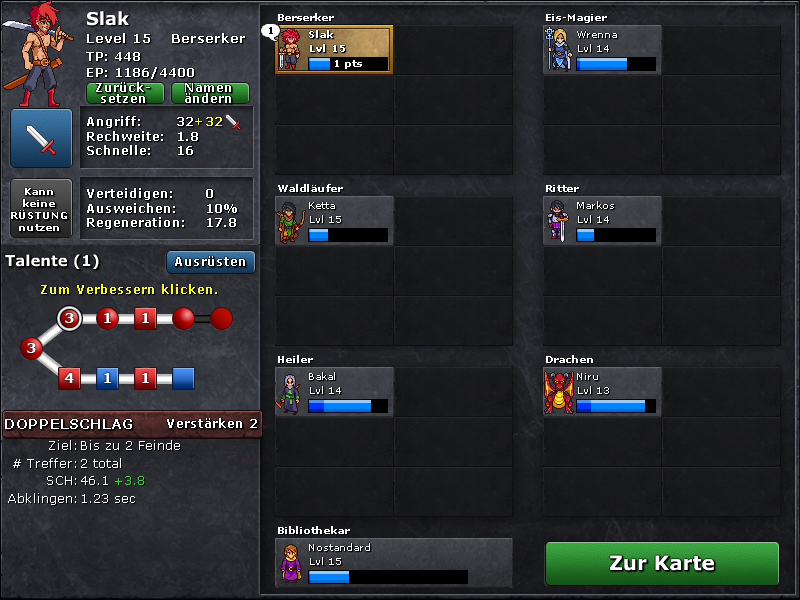Upgrade the red square talent labeled 4
800x600 pixels.
[x=69, y=378]
